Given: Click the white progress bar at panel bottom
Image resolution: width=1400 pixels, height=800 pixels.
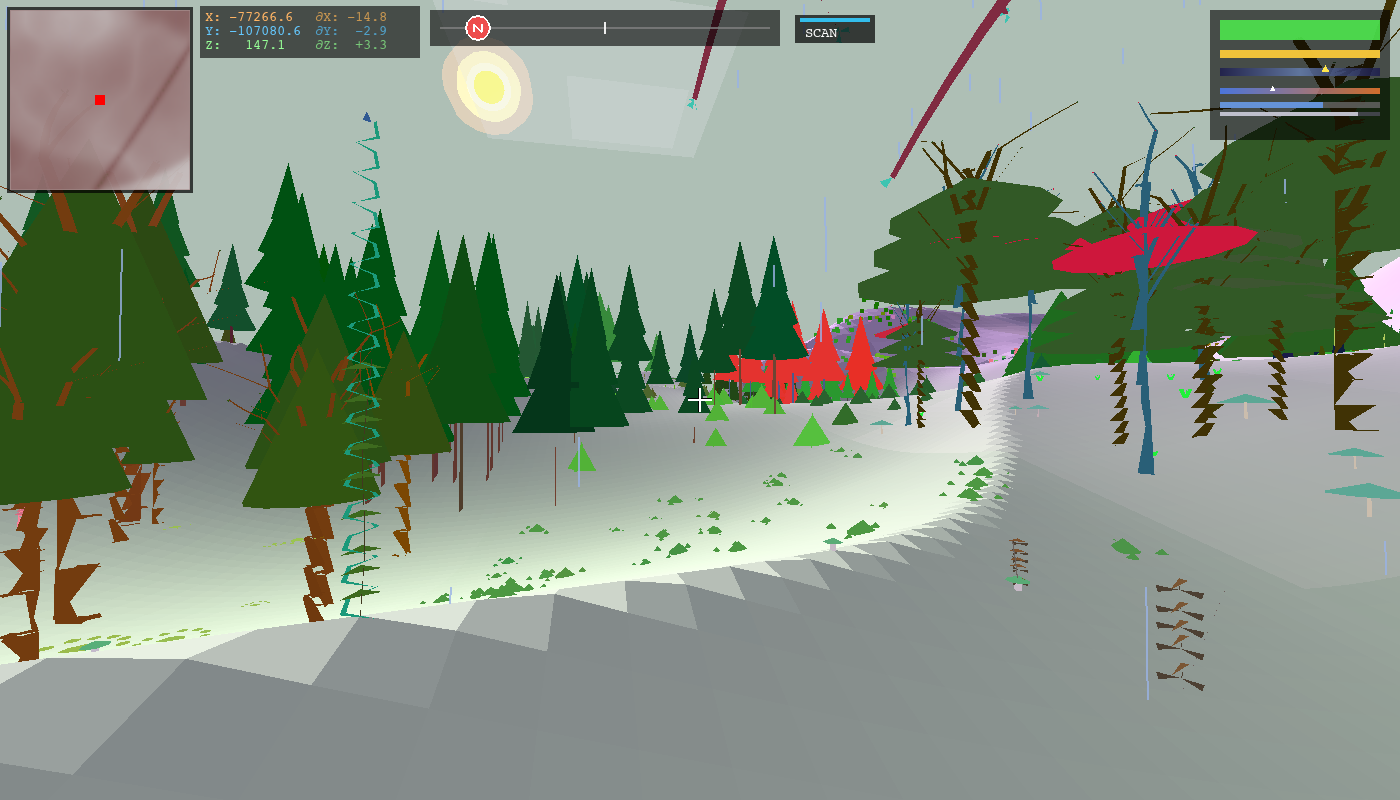Looking at the screenshot, I should point(1288,114).
